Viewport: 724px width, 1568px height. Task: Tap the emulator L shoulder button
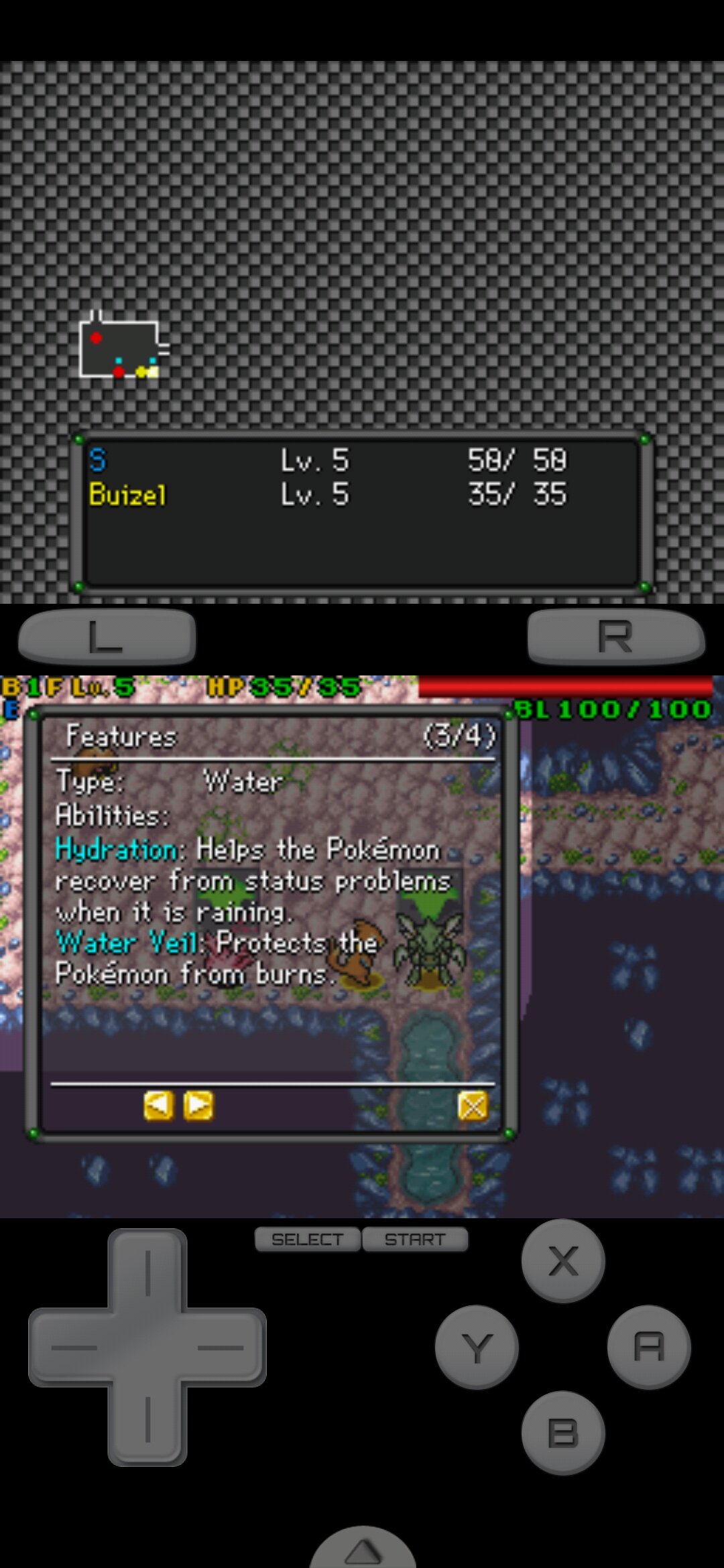[x=107, y=636]
